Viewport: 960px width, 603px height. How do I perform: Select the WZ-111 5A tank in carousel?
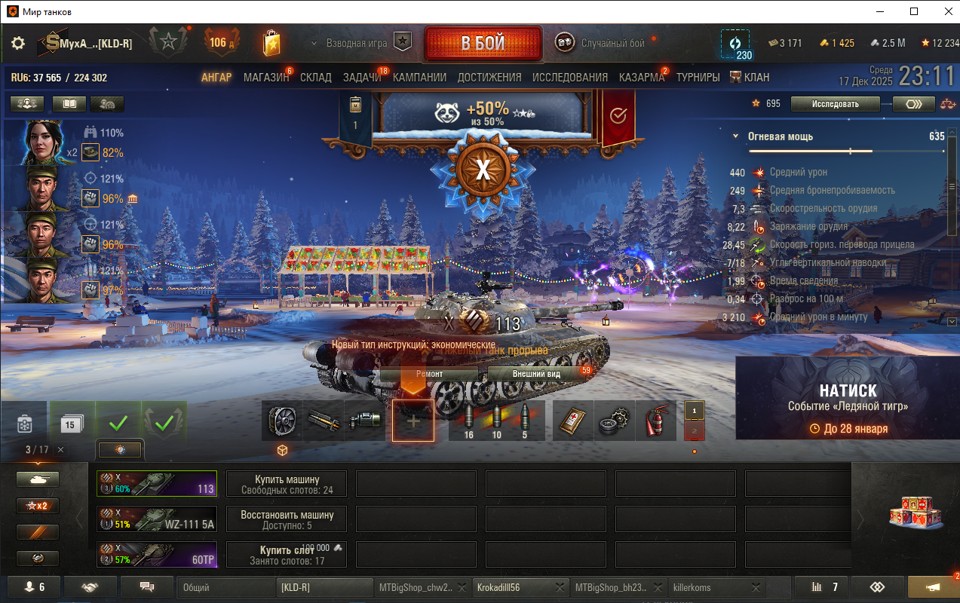(157, 519)
